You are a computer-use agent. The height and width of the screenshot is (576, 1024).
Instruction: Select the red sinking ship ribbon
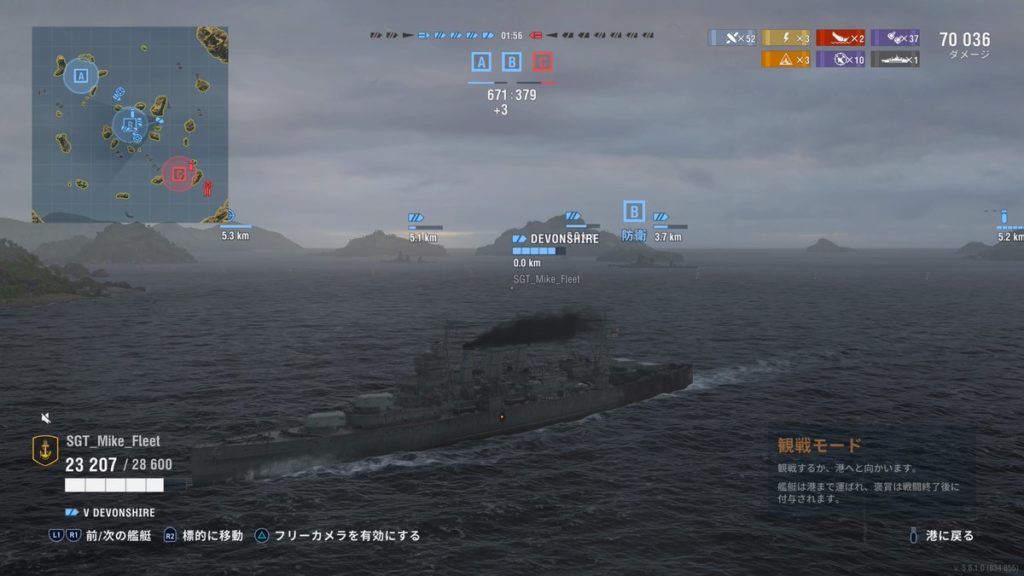pos(841,38)
